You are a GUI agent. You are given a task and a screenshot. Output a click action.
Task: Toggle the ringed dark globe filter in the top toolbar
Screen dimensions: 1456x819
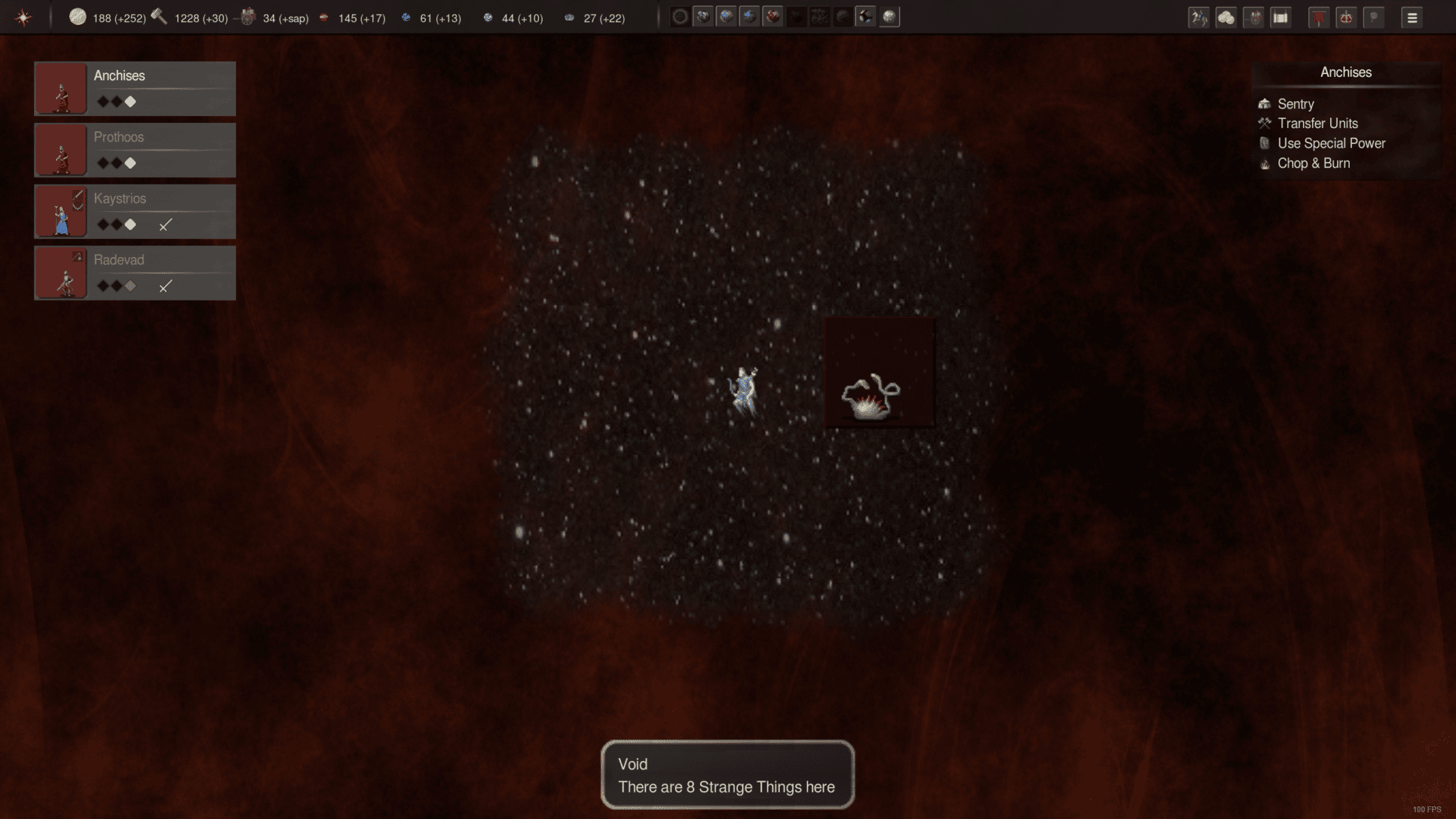click(679, 16)
